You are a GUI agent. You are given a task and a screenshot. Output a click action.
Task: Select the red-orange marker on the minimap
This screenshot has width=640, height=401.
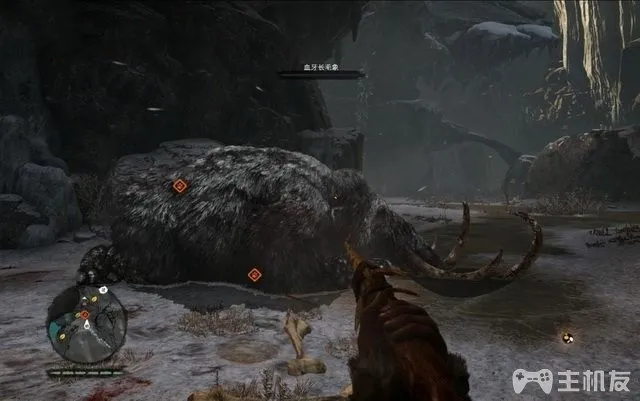pyautogui.click(x=85, y=314)
